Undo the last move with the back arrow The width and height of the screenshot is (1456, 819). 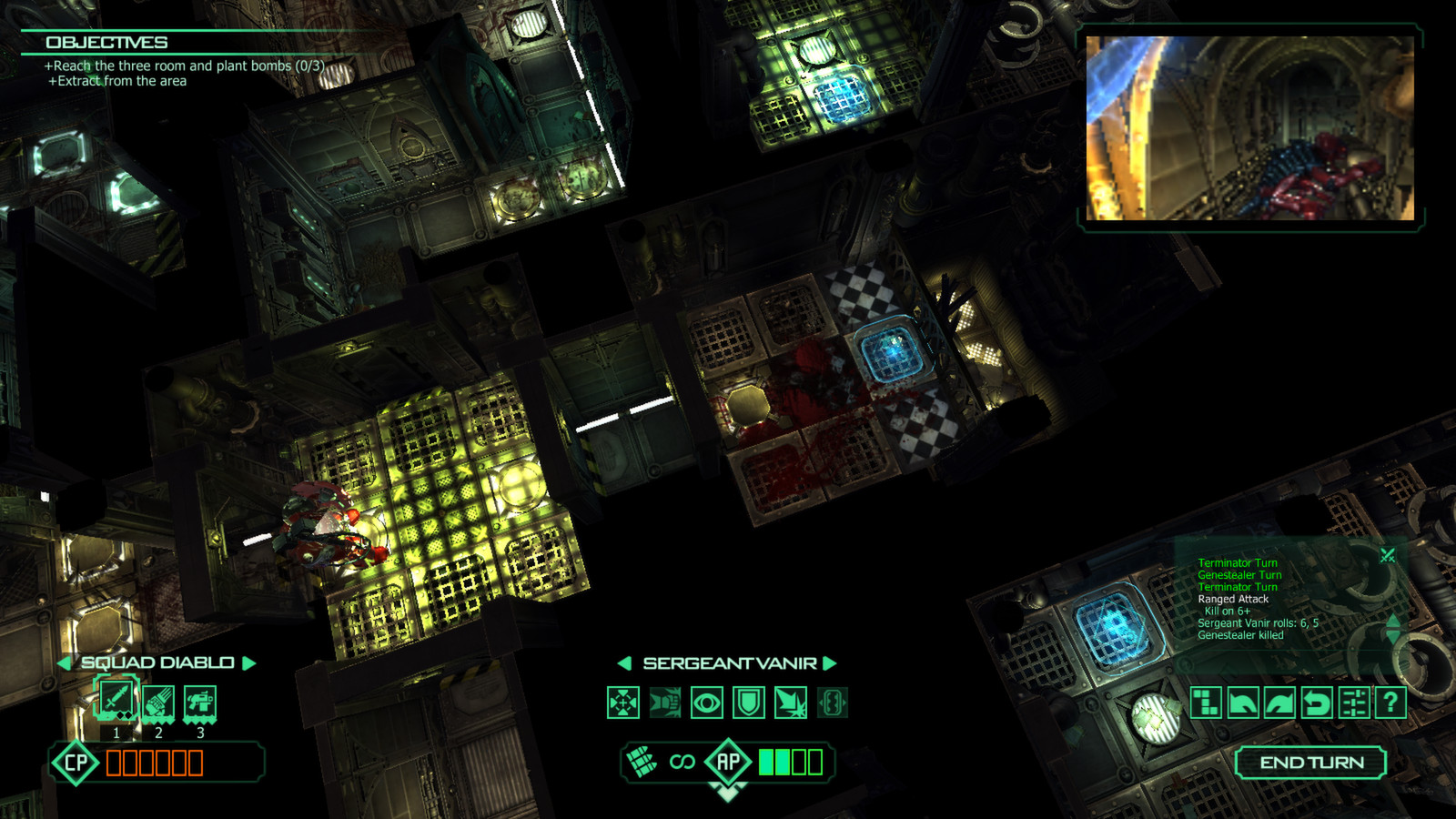(x=1244, y=703)
